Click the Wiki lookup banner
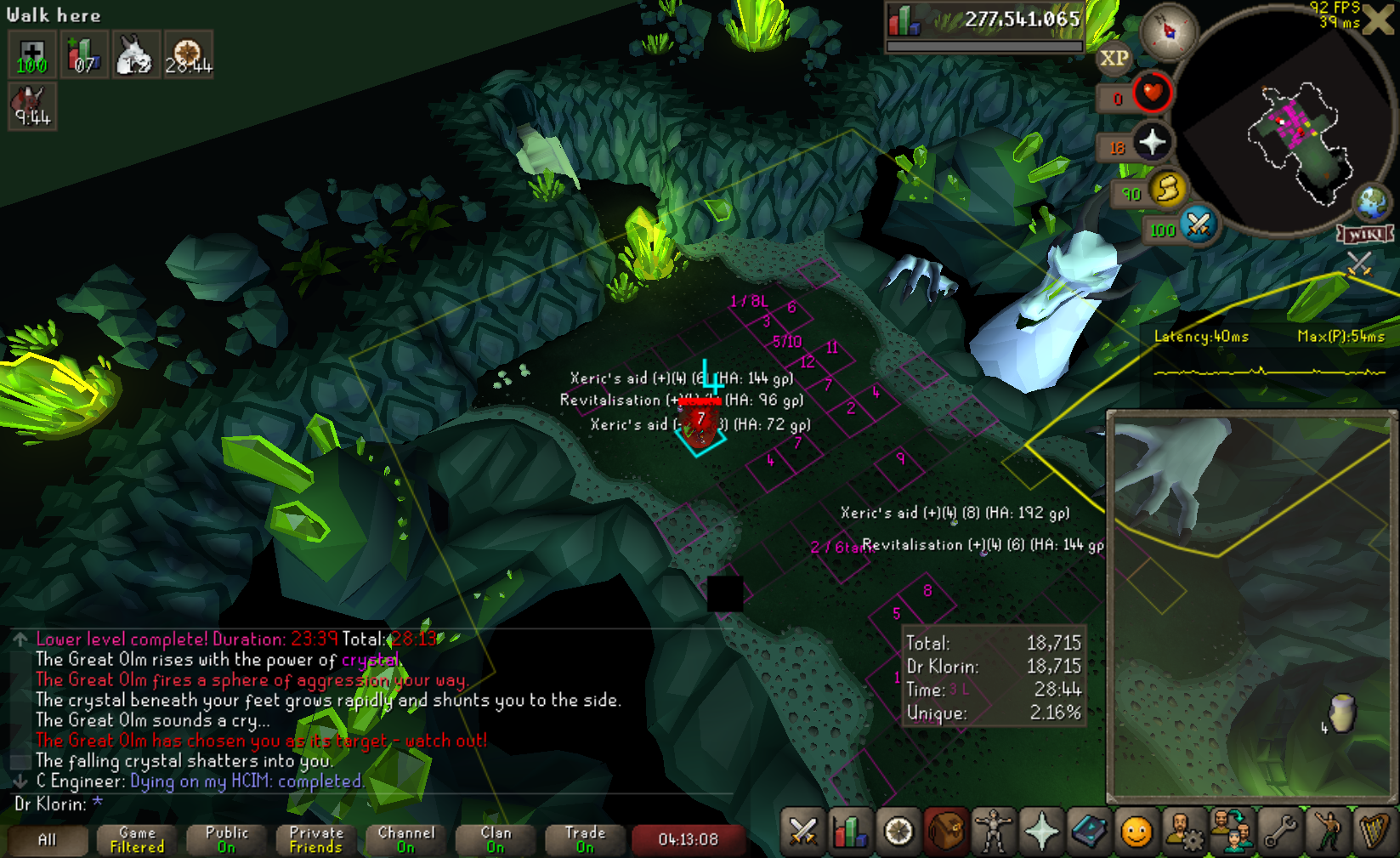Image resolution: width=1400 pixels, height=858 pixels. [1365, 234]
